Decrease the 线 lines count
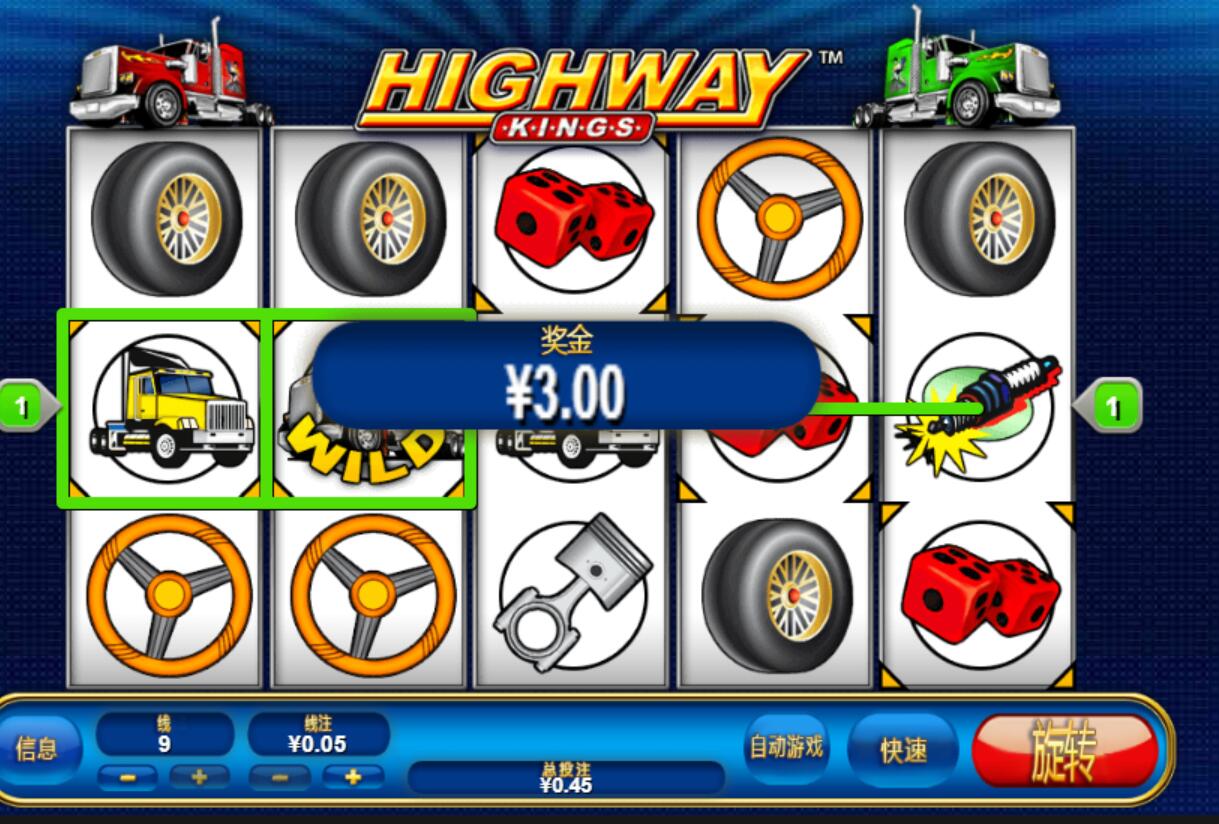 point(127,777)
